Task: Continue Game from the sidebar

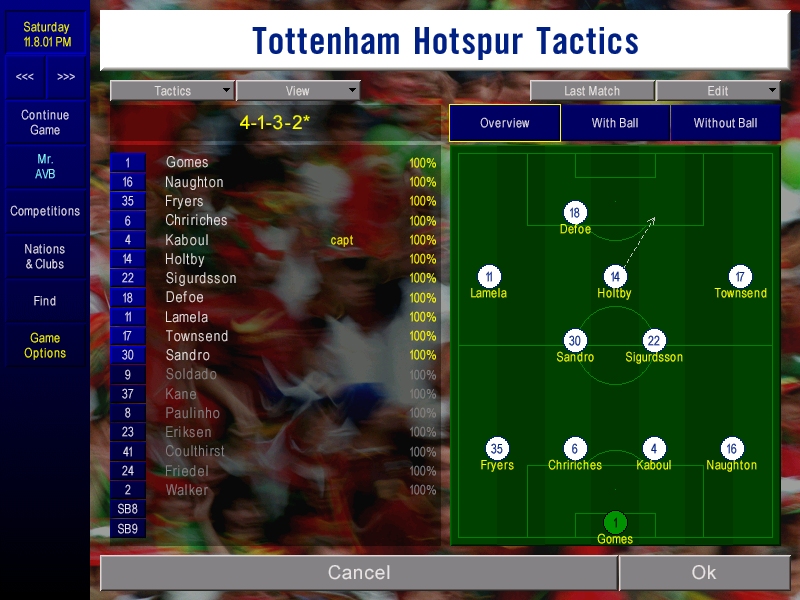Action: [45, 123]
